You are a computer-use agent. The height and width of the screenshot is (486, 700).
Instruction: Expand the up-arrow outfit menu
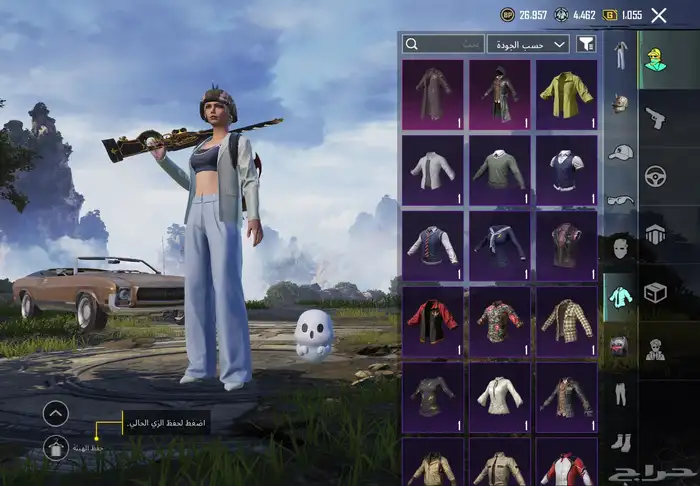(x=56, y=412)
